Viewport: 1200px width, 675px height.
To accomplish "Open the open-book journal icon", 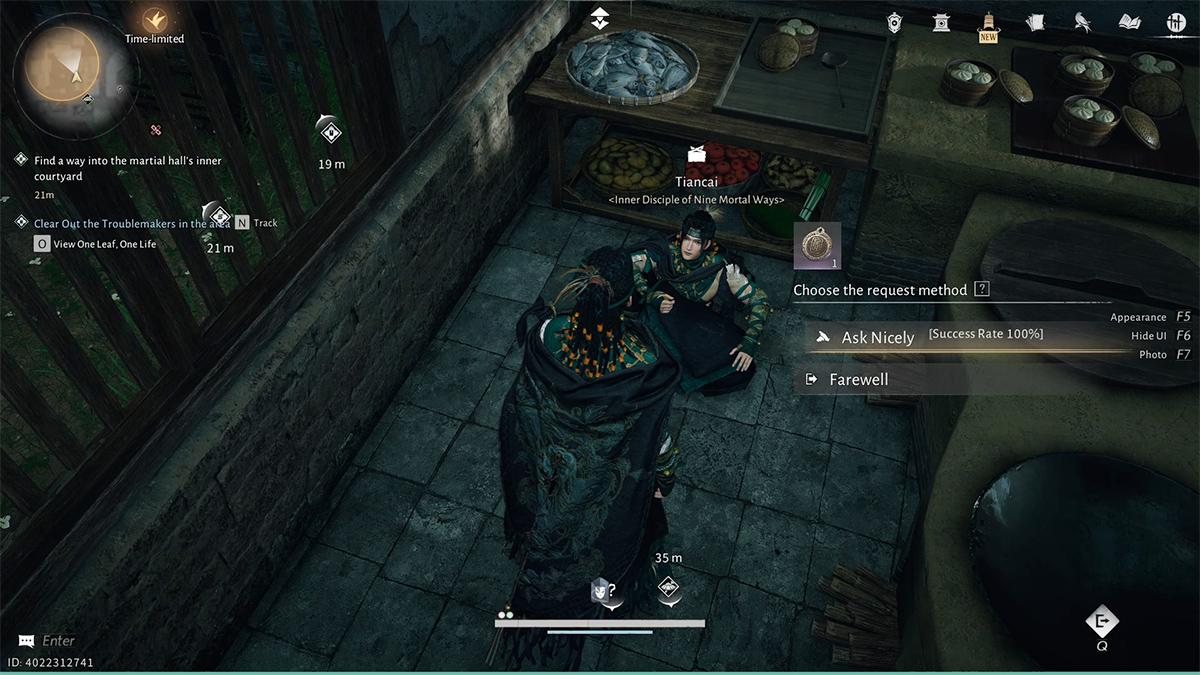I will 1130,22.
